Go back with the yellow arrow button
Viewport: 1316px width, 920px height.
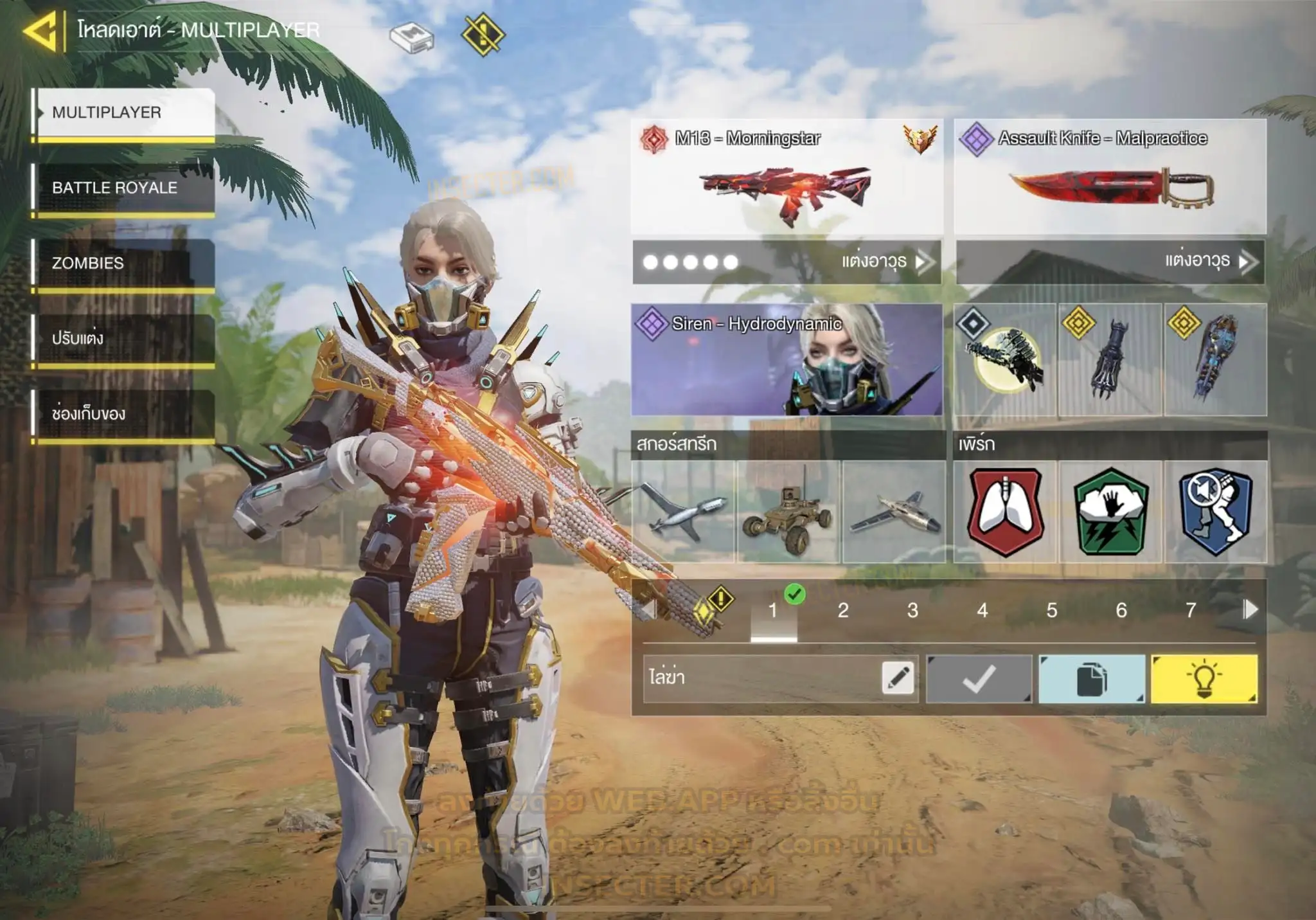[x=42, y=30]
